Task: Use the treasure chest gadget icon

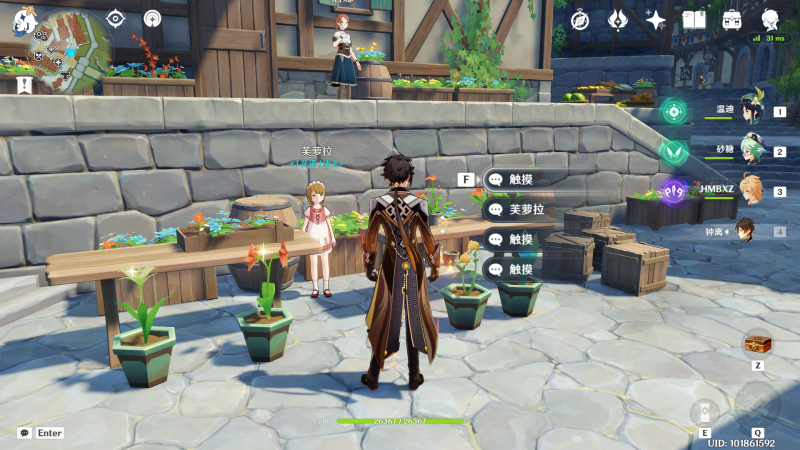Action: (x=756, y=344)
